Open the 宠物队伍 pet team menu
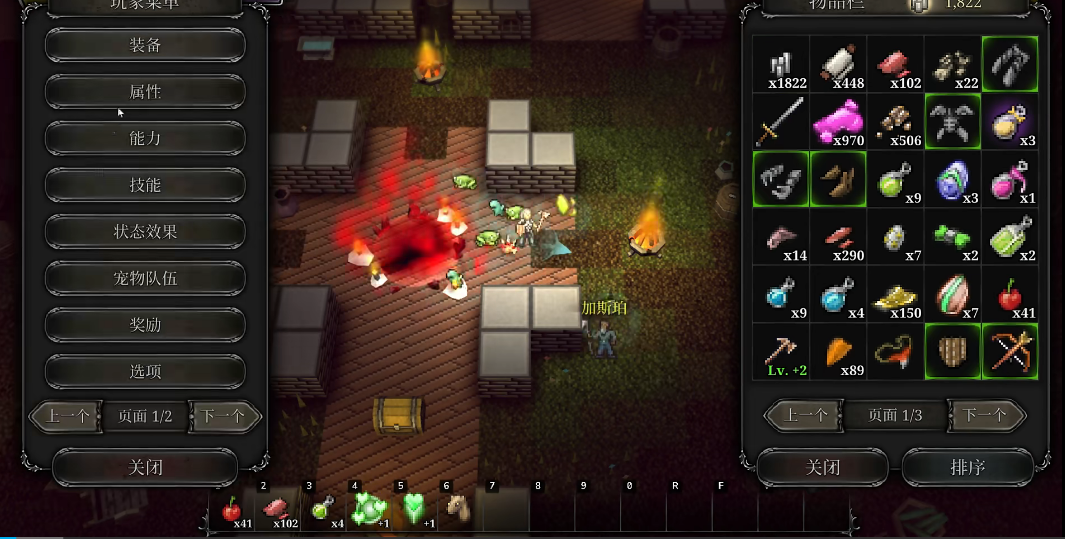Image resolution: width=1065 pixels, height=539 pixels. 145,278
